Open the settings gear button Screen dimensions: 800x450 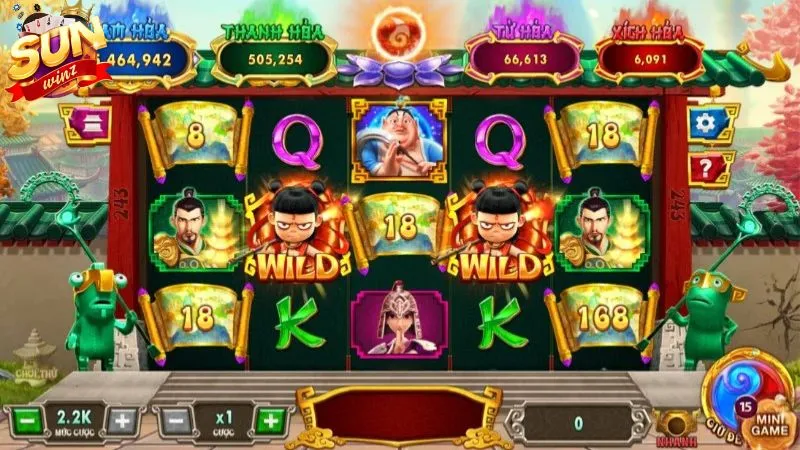click(708, 123)
